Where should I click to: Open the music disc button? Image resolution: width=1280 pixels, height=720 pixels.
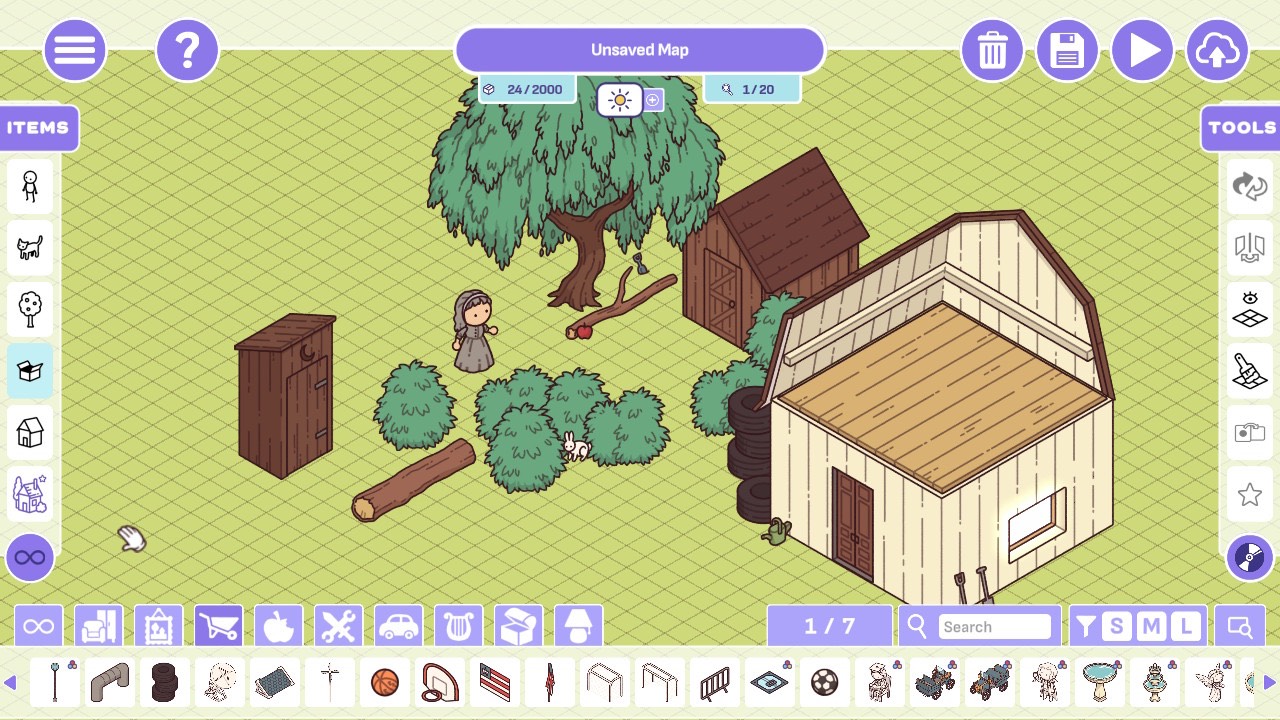click(x=1250, y=558)
